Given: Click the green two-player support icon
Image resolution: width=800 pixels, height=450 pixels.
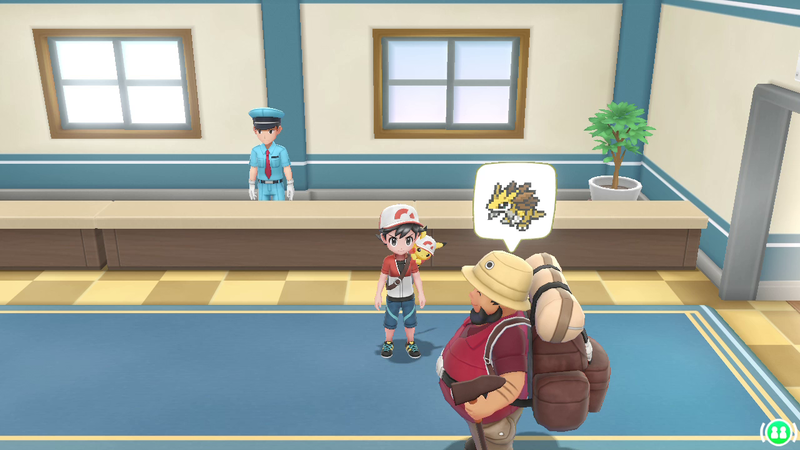Looking at the screenshot, I should click(776, 431).
